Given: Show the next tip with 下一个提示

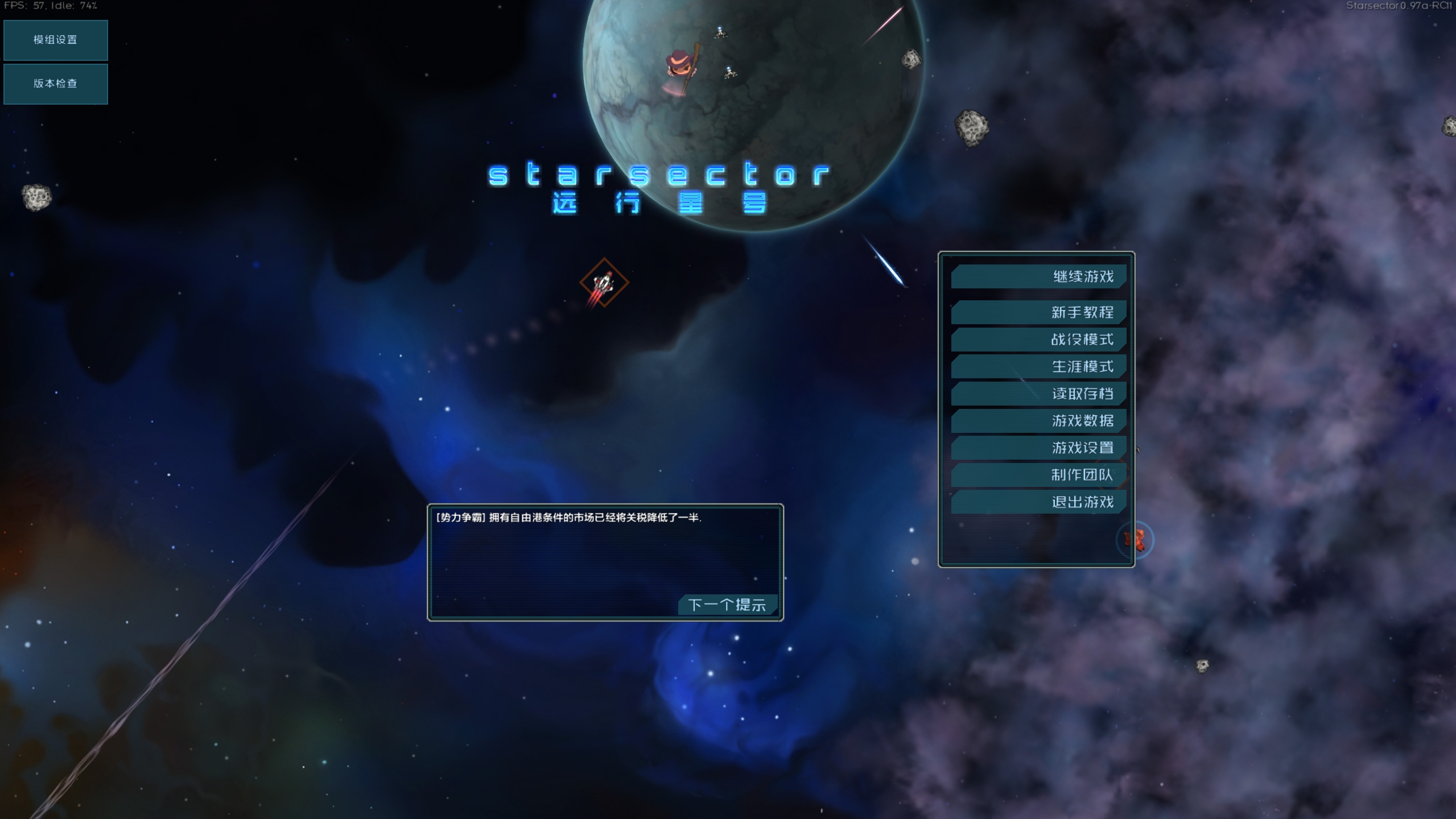Looking at the screenshot, I should [x=727, y=605].
